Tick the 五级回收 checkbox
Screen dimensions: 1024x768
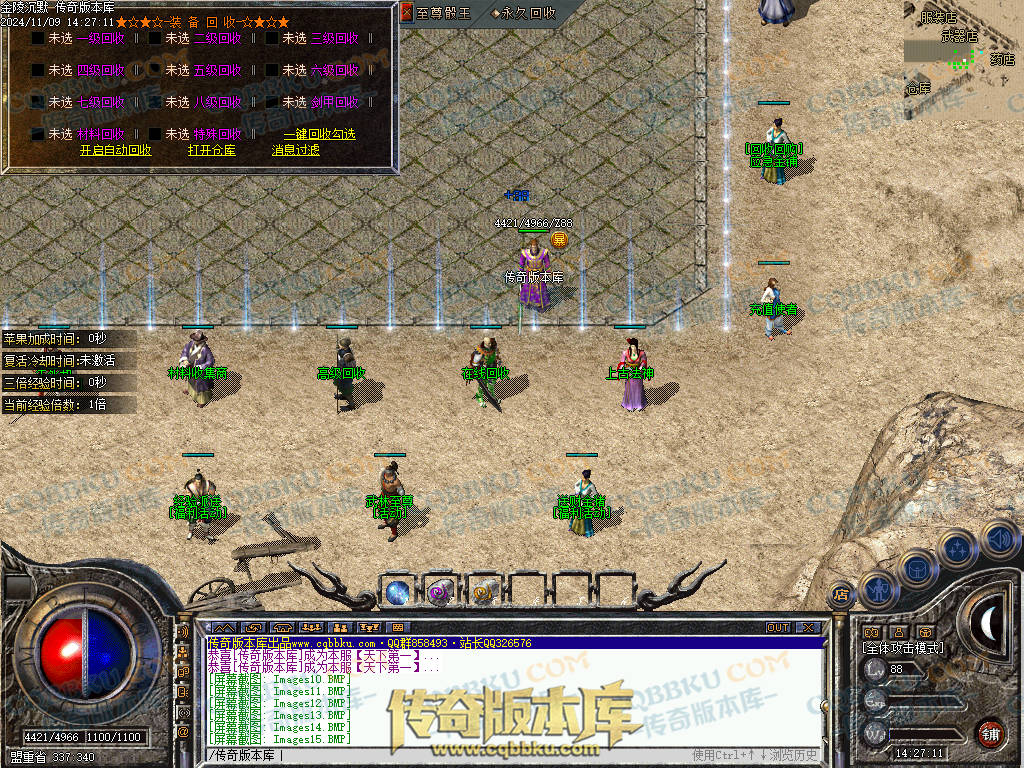(x=155, y=71)
